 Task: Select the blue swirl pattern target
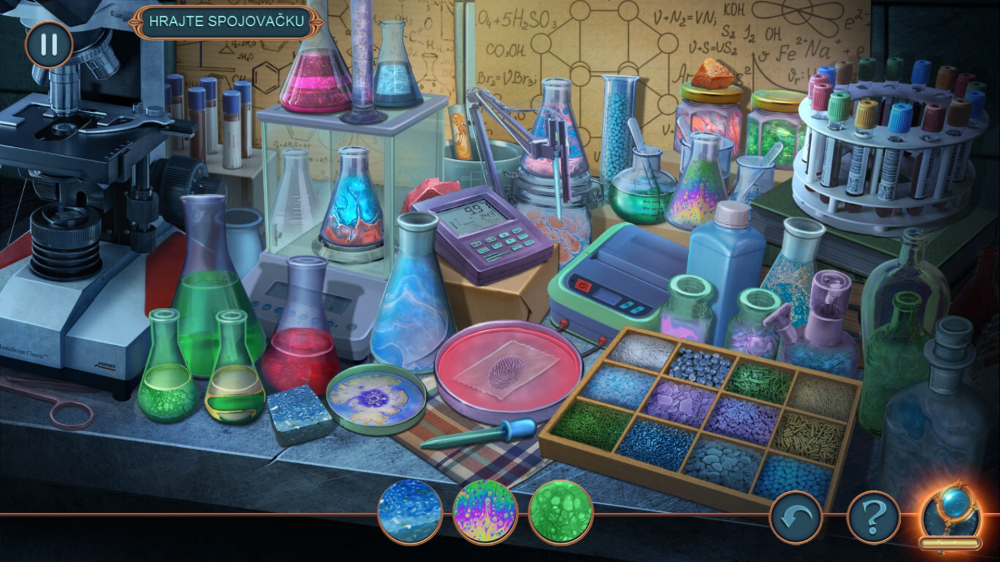tap(410, 512)
